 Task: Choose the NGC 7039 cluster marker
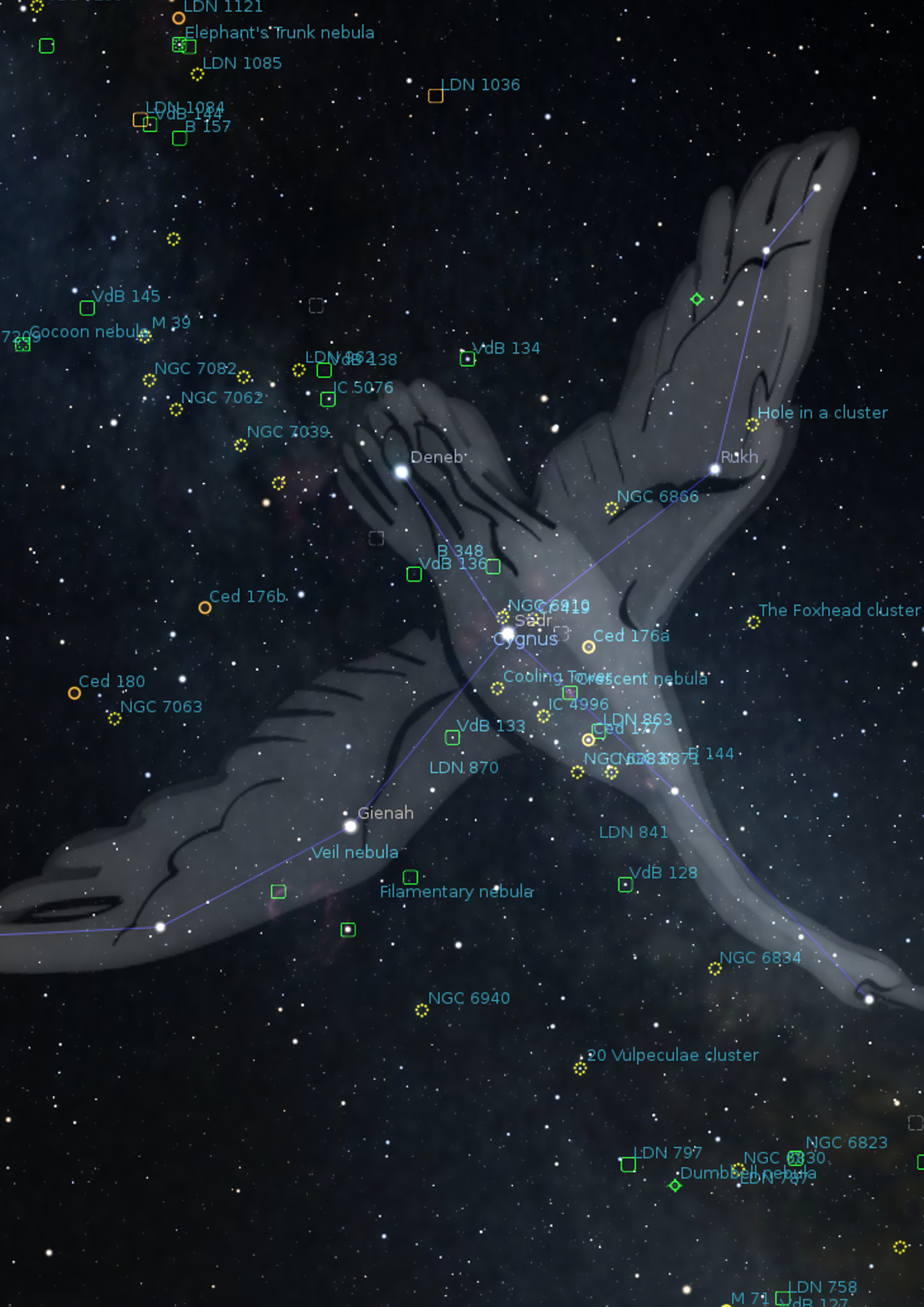coord(241,445)
